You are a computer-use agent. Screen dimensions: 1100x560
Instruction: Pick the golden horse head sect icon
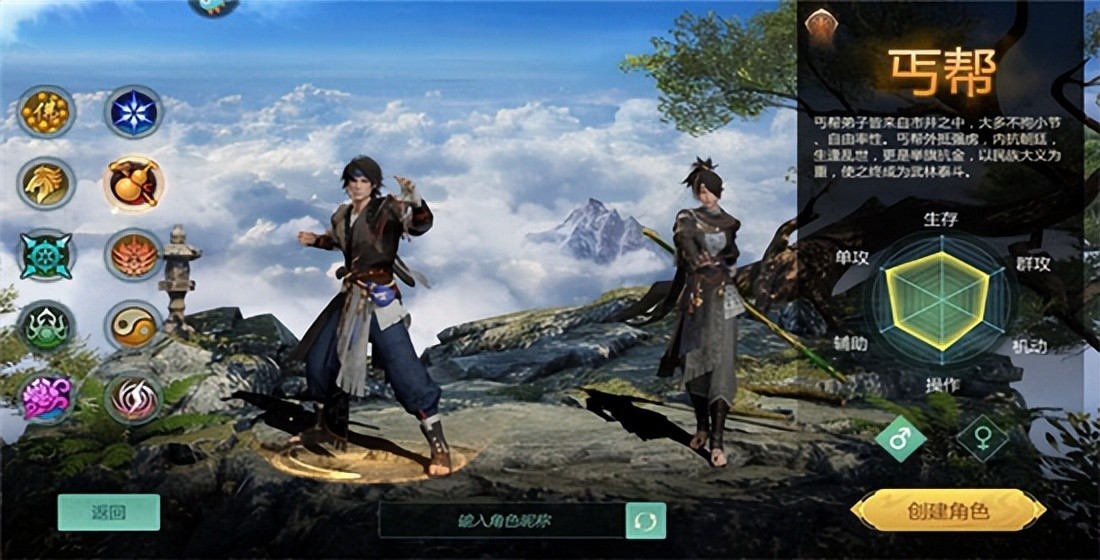(x=46, y=184)
